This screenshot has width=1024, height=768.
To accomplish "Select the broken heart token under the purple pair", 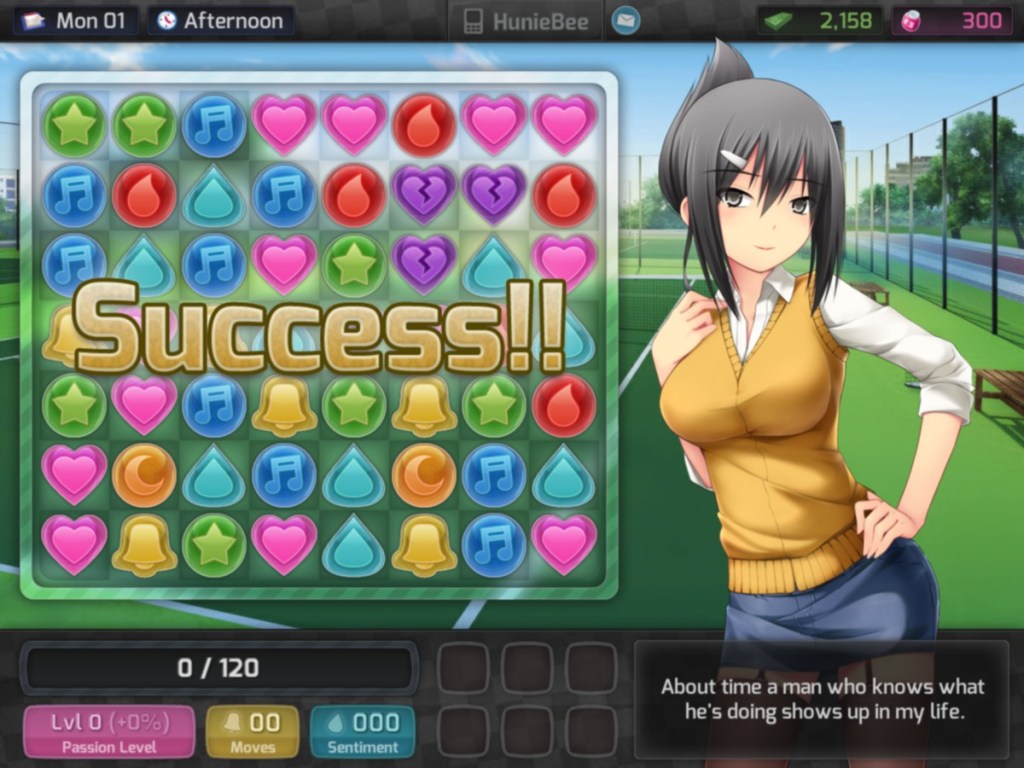I will (x=424, y=263).
